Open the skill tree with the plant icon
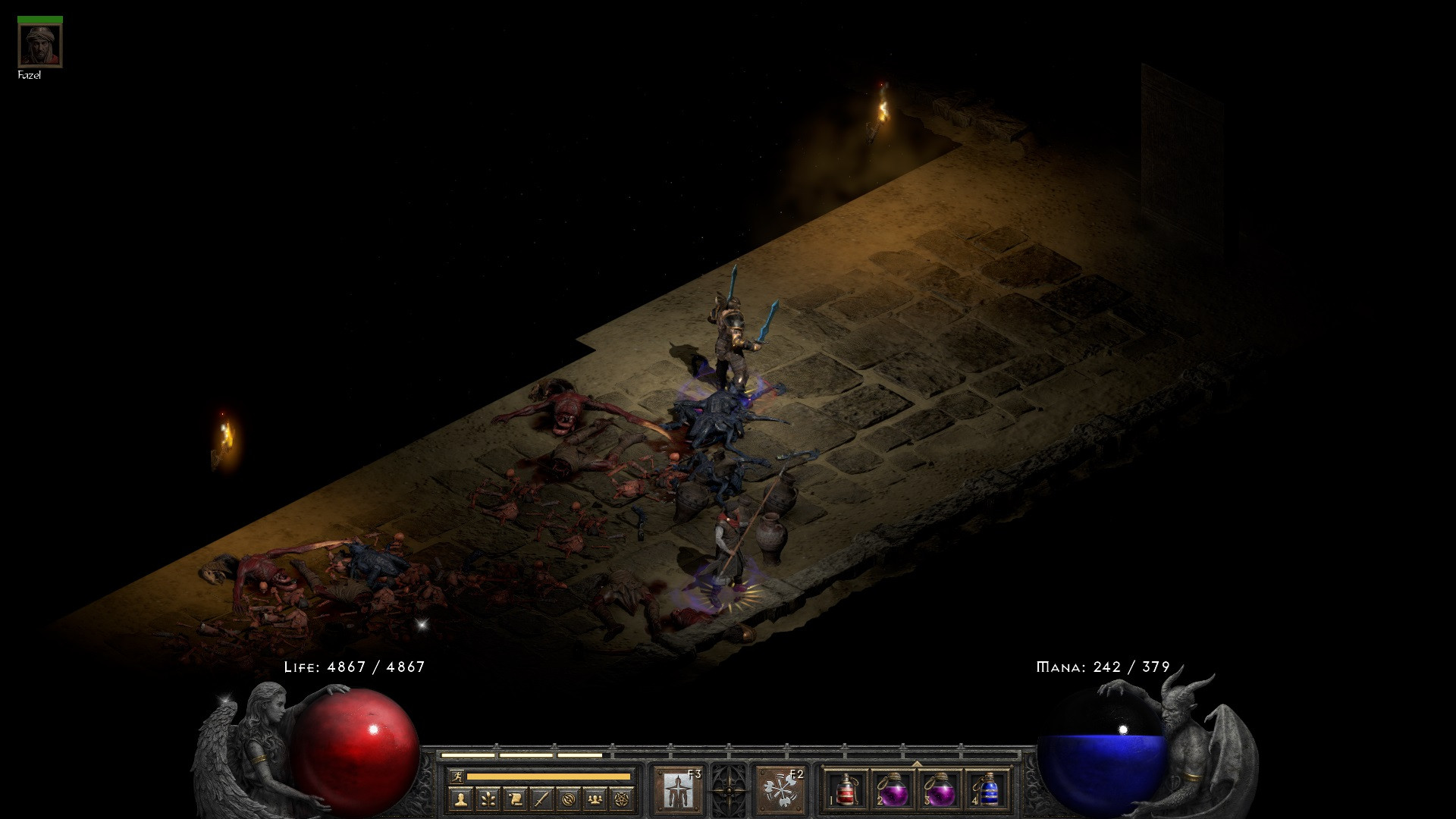The width and height of the screenshot is (1456, 819). click(x=488, y=799)
